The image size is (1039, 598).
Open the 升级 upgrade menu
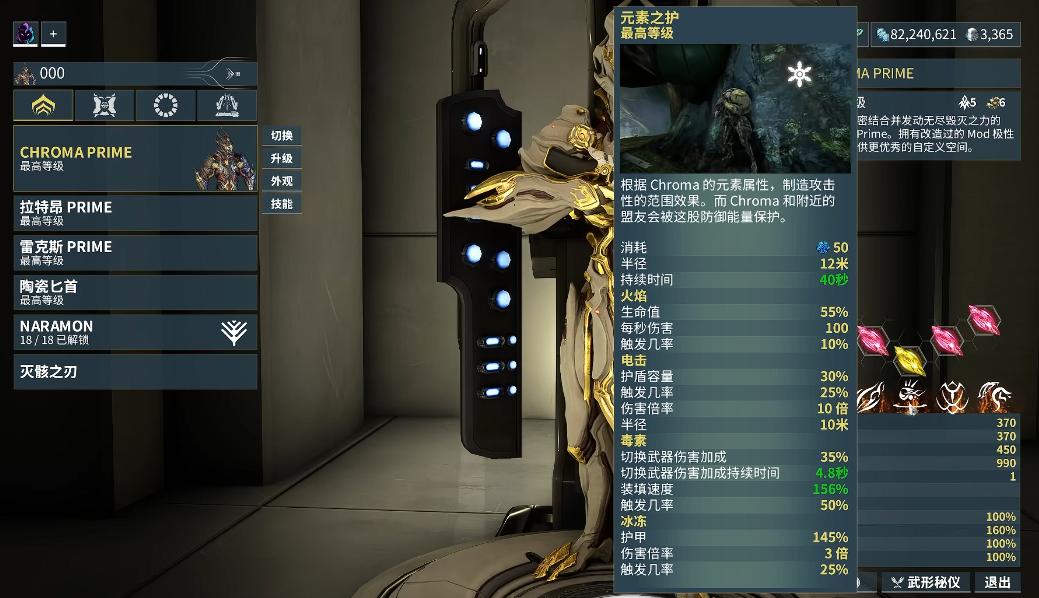click(282, 159)
